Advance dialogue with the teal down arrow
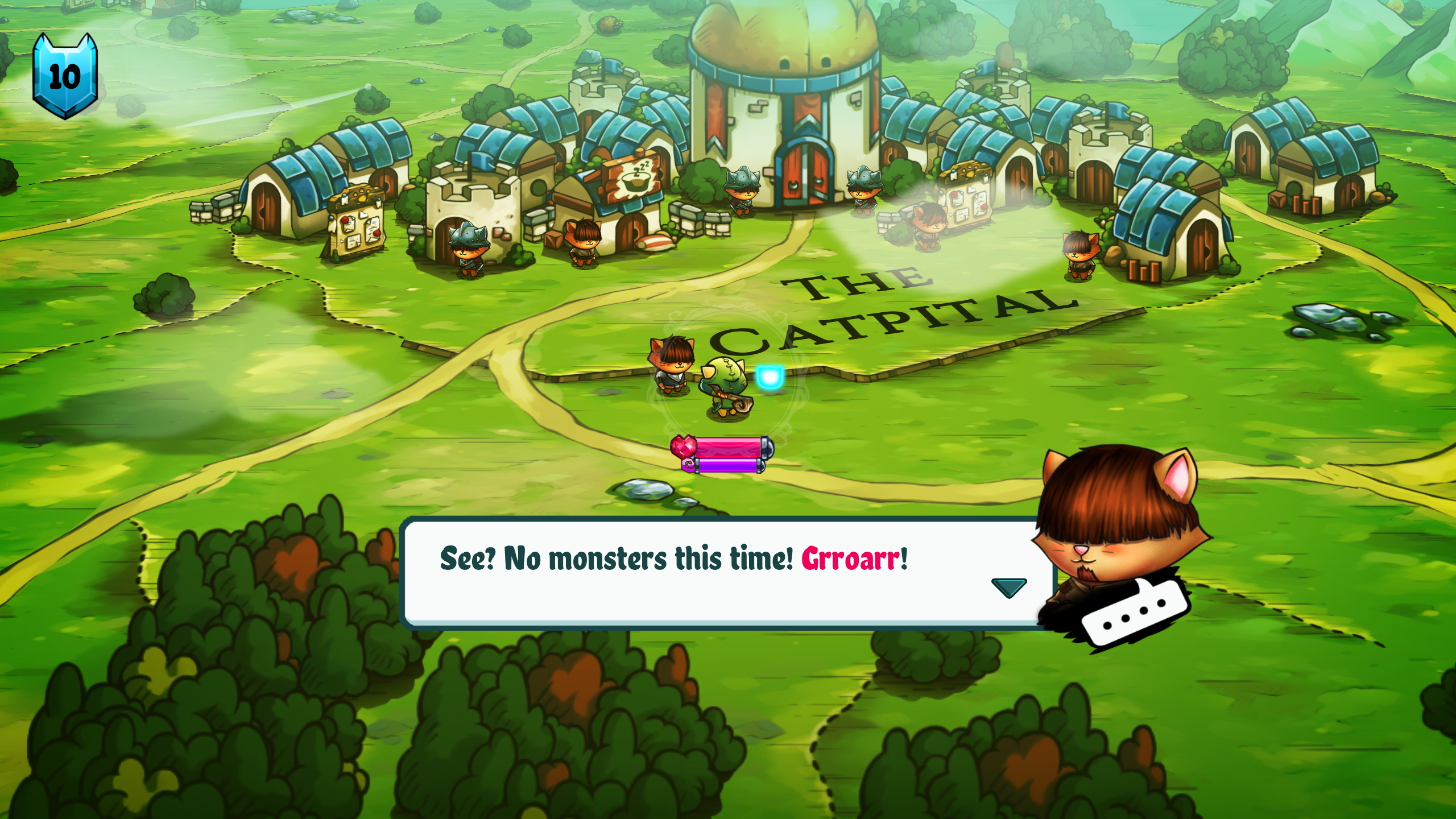This screenshot has height=819, width=1456. point(1008,588)
